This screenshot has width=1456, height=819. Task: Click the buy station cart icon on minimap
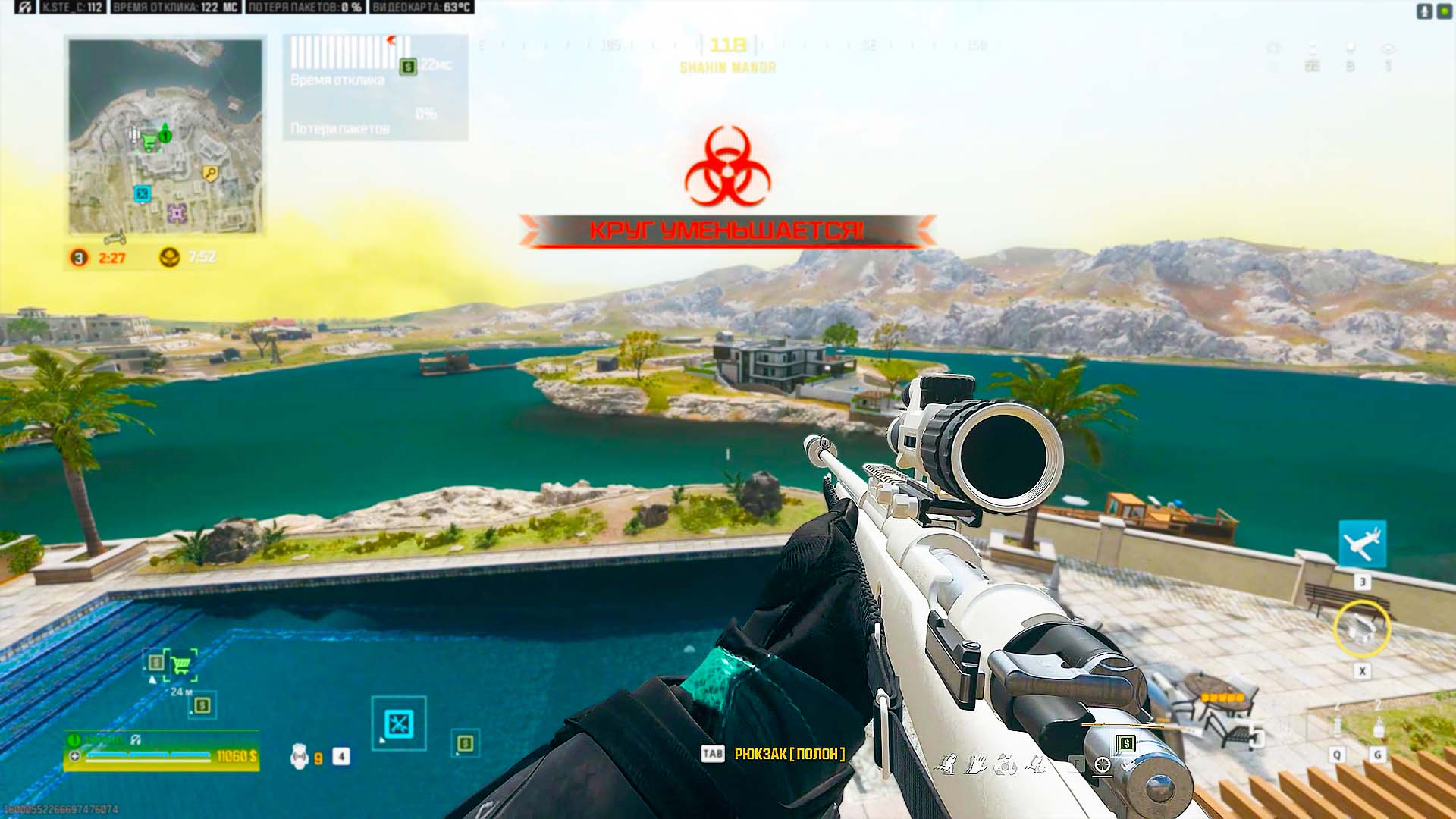[151, 141]
